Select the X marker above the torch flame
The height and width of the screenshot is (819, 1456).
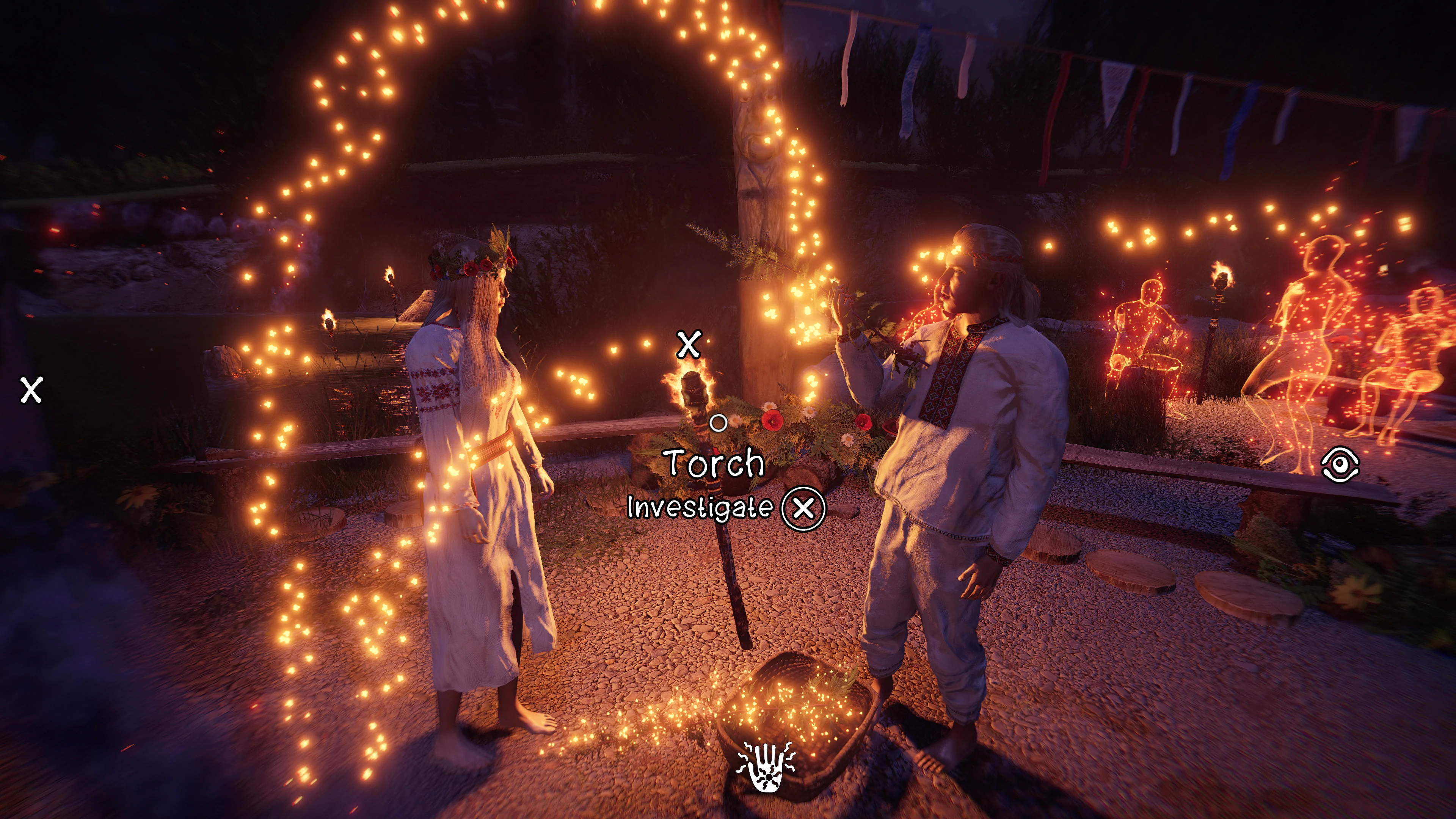point(689,344)
